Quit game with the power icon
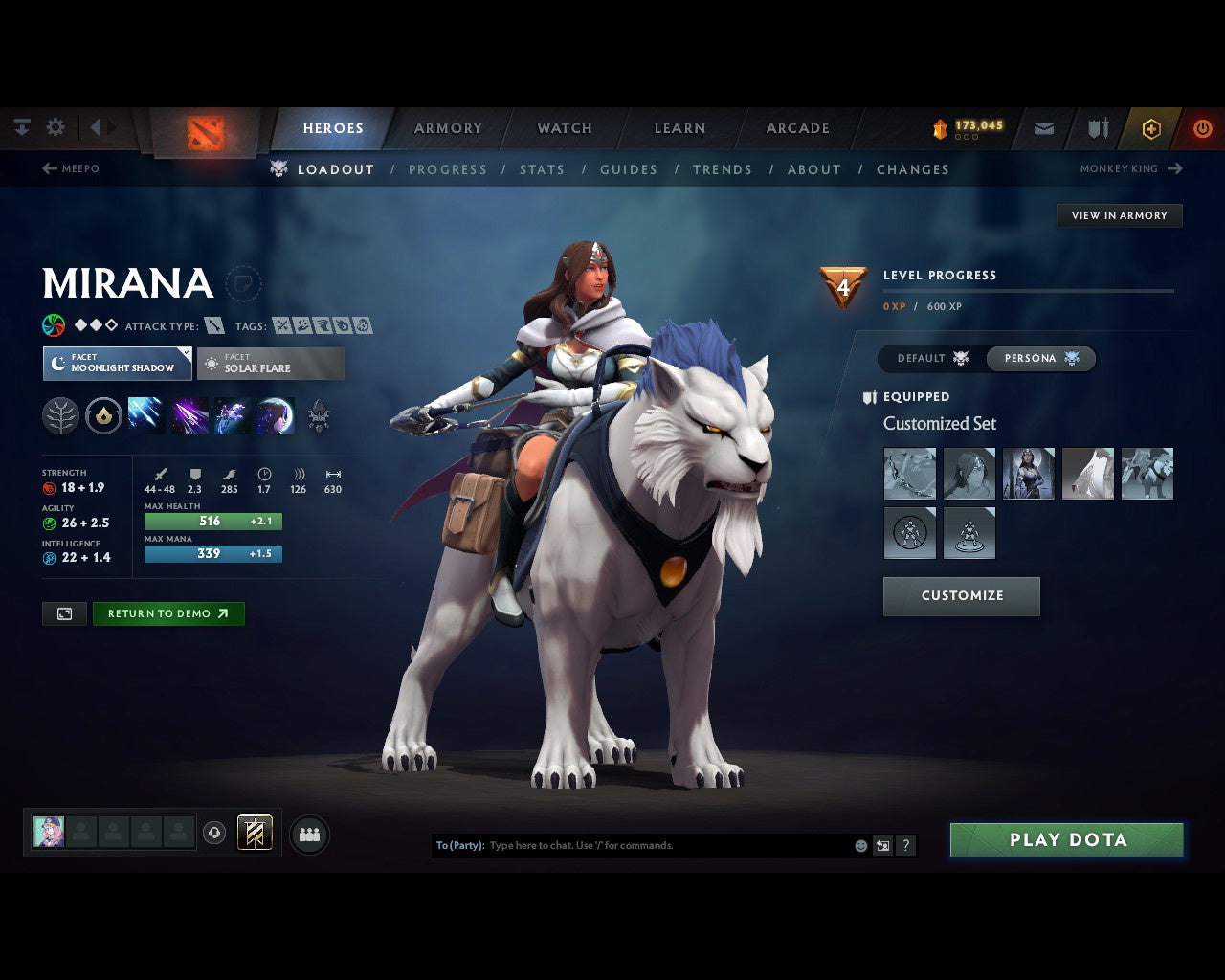 (1202, 128)
